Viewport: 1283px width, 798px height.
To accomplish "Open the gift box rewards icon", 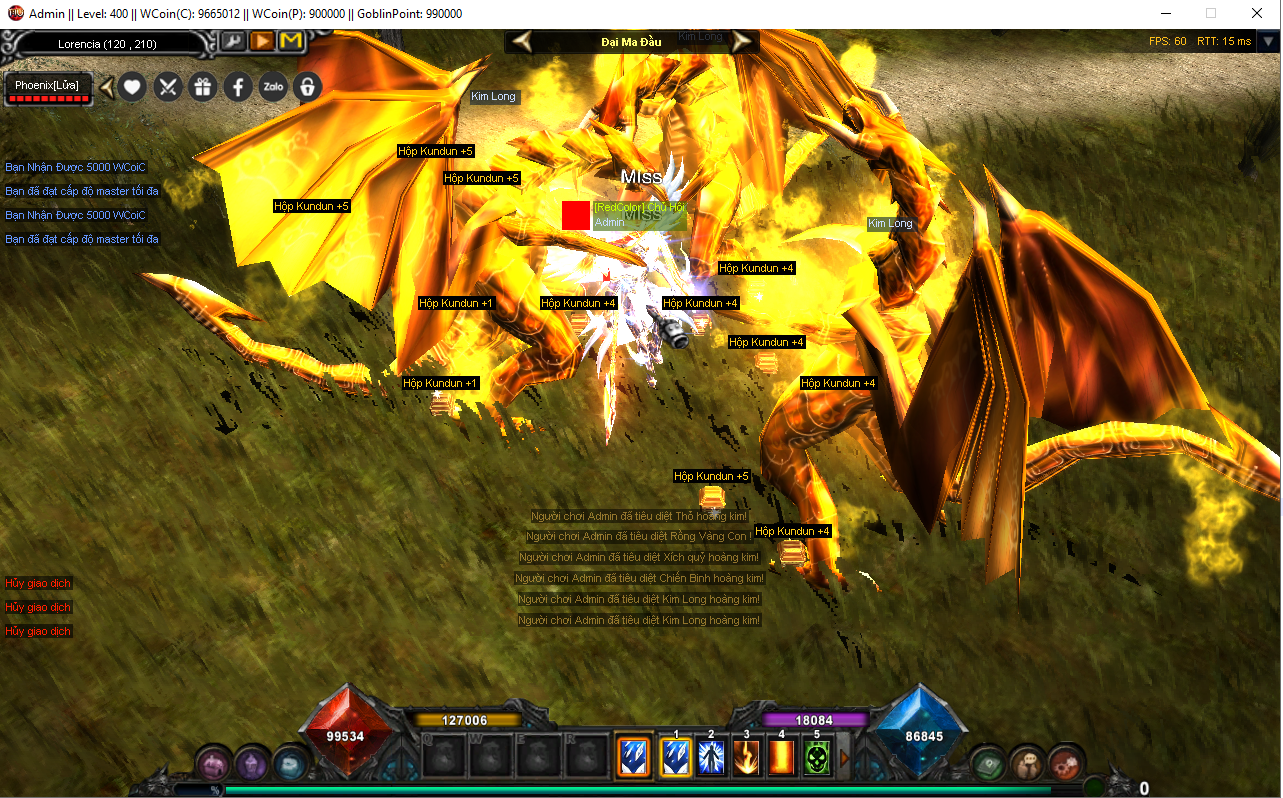I will coord(203,87).
